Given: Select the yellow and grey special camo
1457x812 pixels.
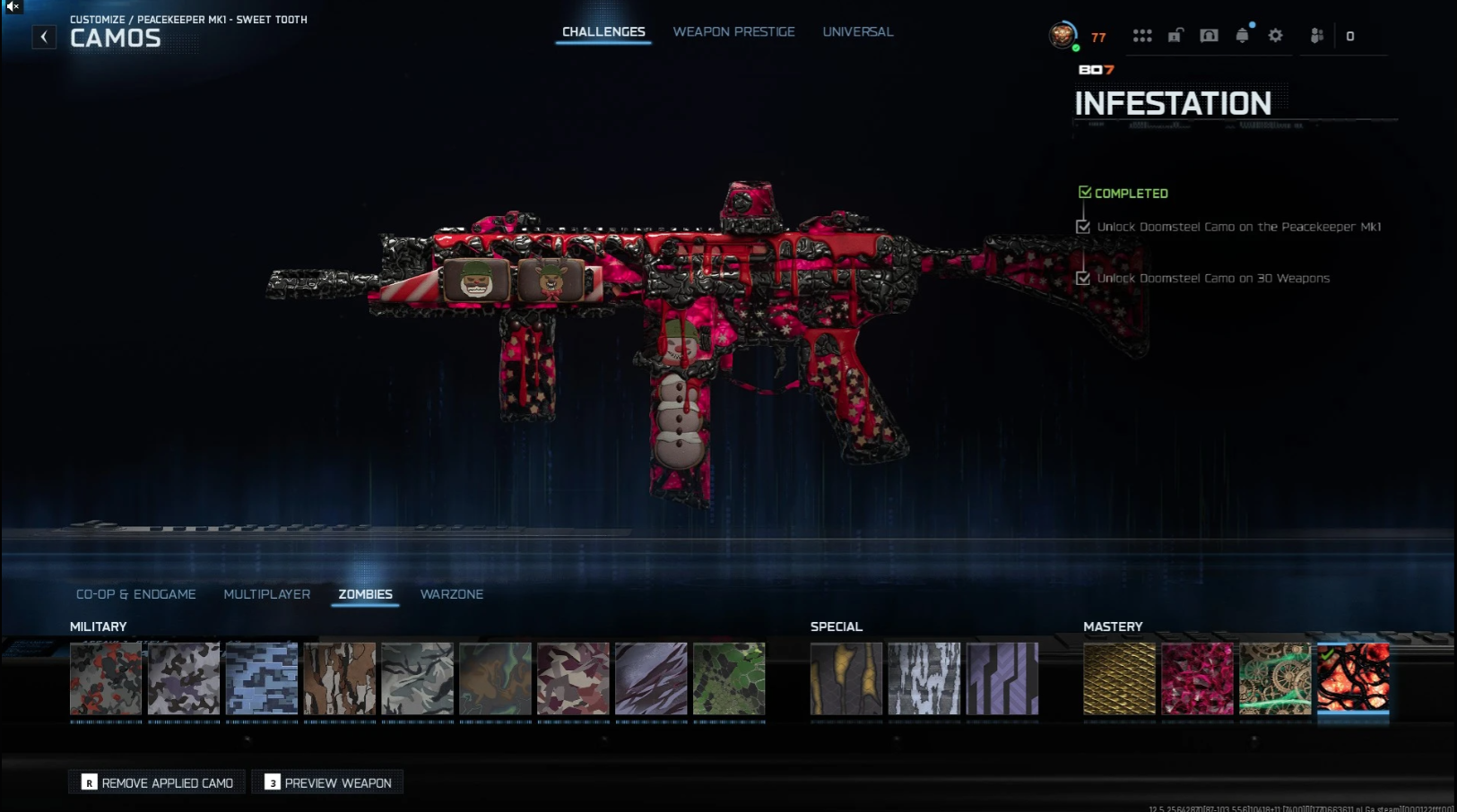Looking at the screenshot, I should tap(846, 678).
